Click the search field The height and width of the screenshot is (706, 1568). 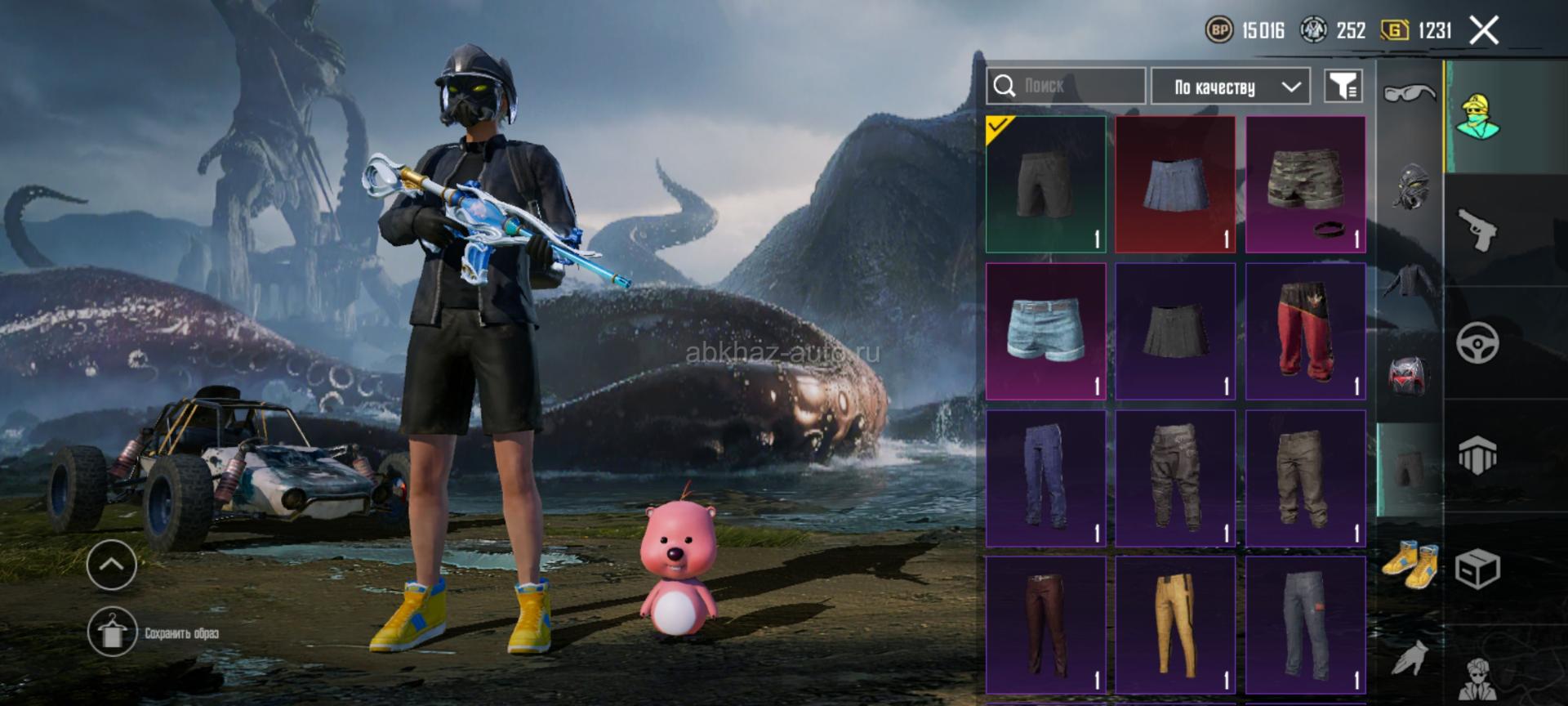pyautogui.click(x=1066, y=86)
